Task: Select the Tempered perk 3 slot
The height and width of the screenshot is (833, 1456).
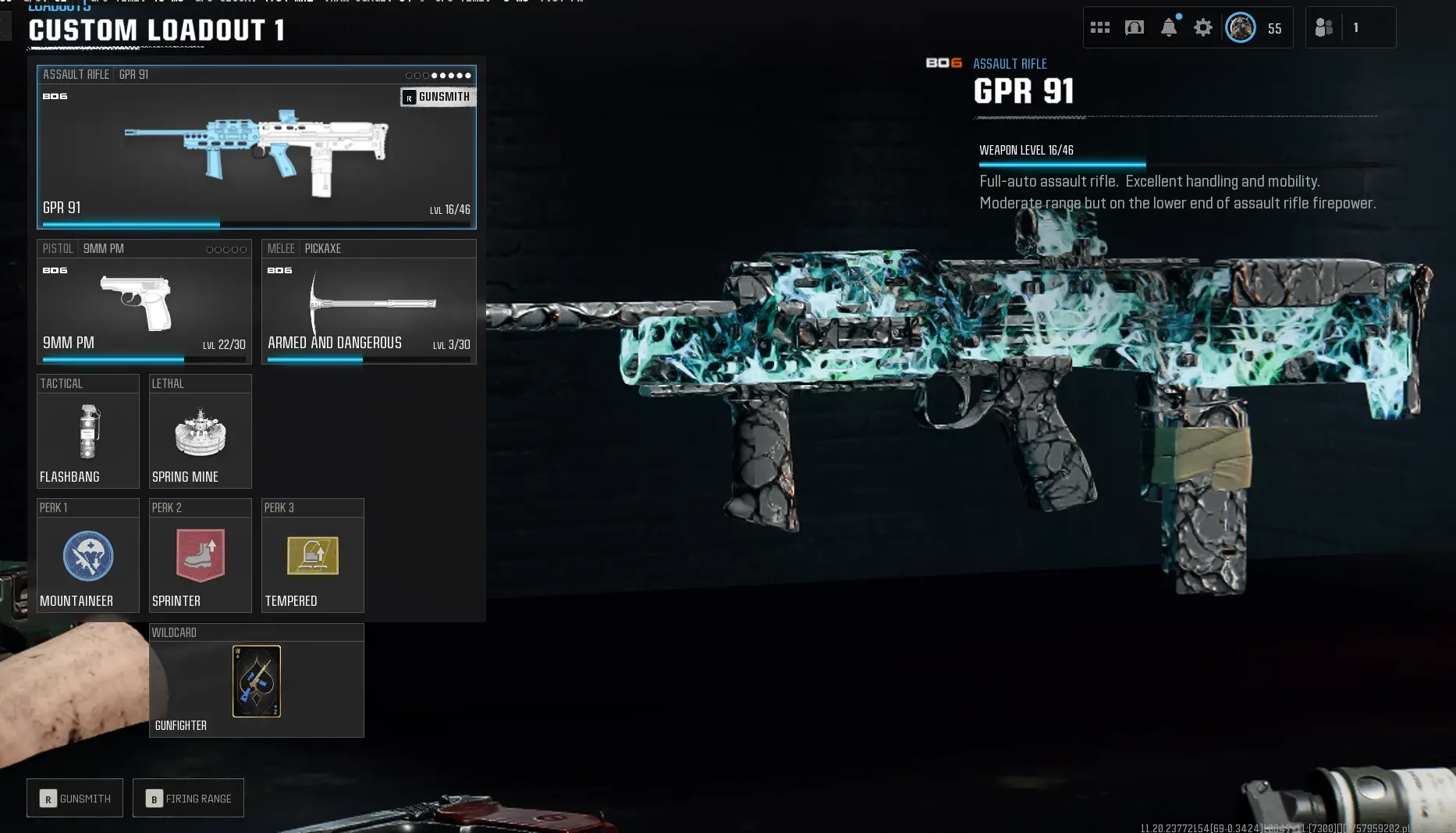Action: (x=313, y=556)
